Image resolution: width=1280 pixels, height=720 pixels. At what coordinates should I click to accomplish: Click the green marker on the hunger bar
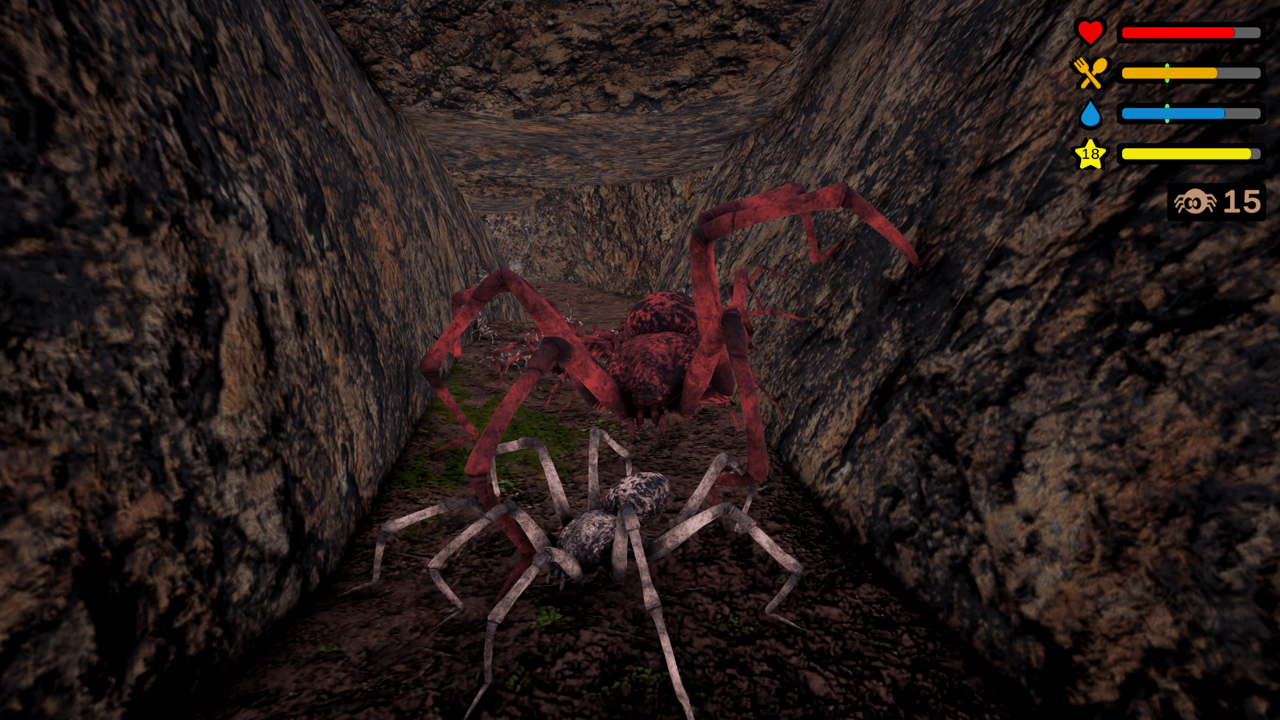coord(1167,72)
